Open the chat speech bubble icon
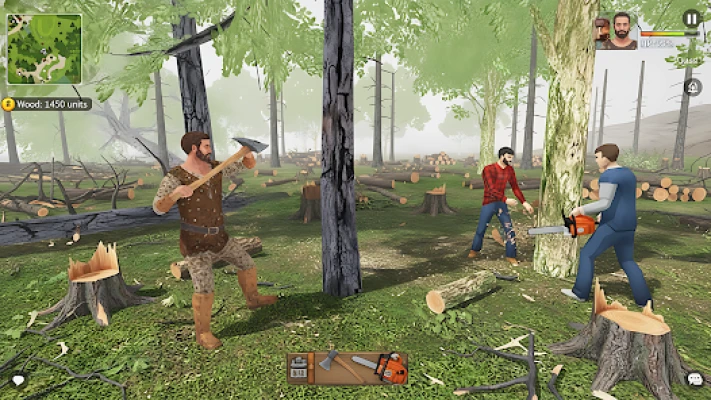 [694, 380]
